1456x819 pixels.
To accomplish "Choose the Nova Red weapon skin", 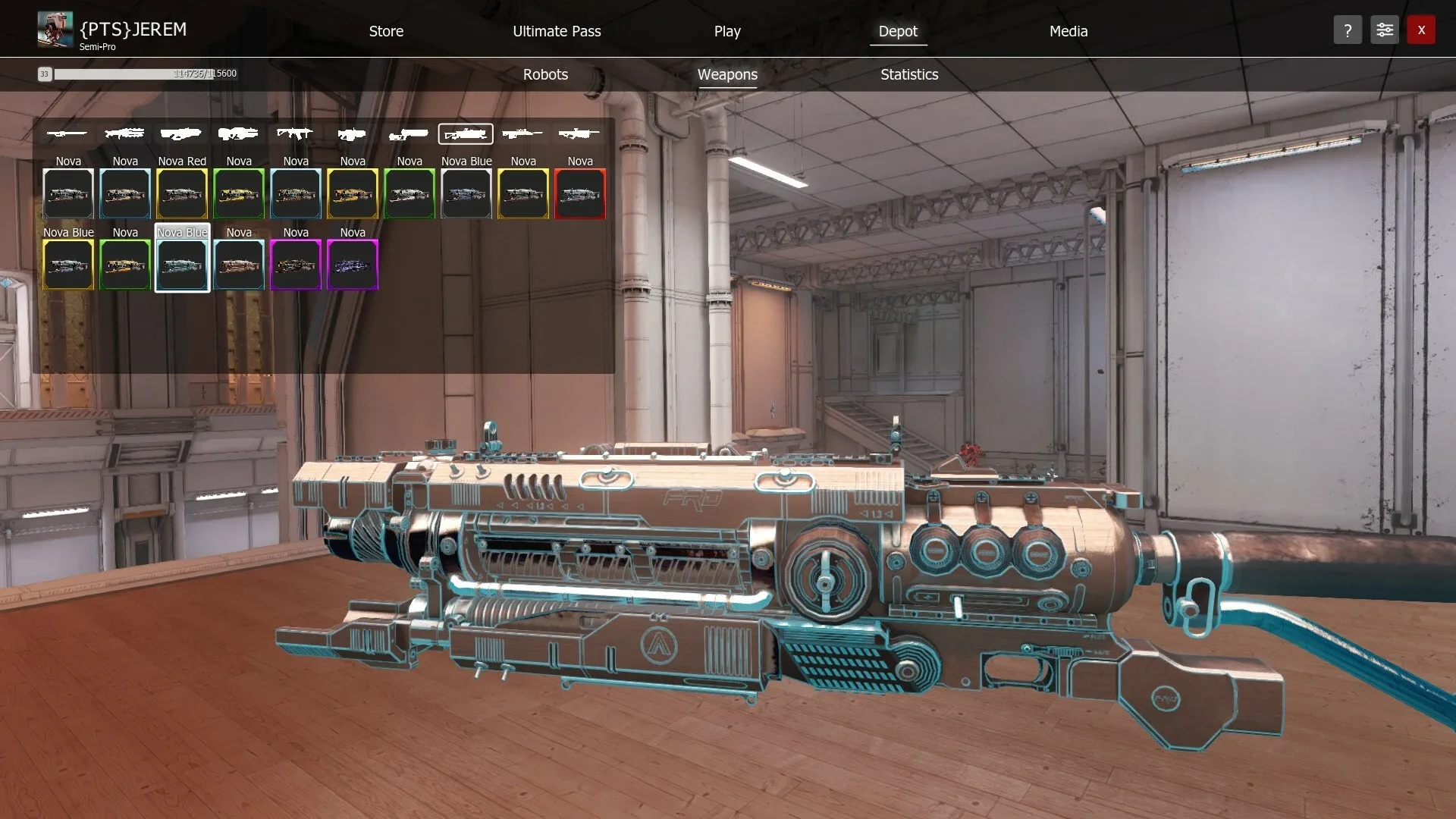I will click(182, 193).
